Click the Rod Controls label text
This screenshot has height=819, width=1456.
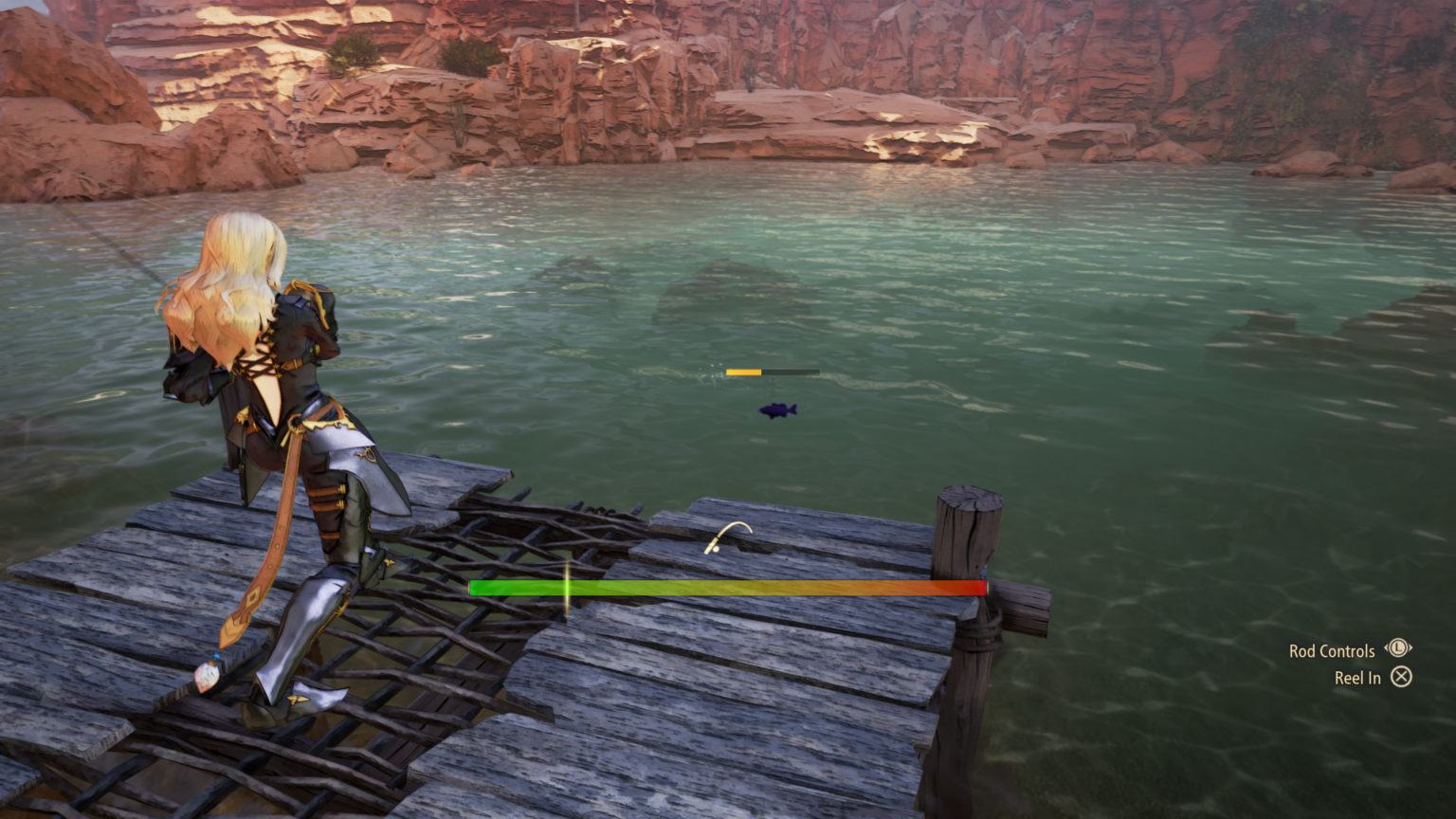click(x=1331, y=649)
